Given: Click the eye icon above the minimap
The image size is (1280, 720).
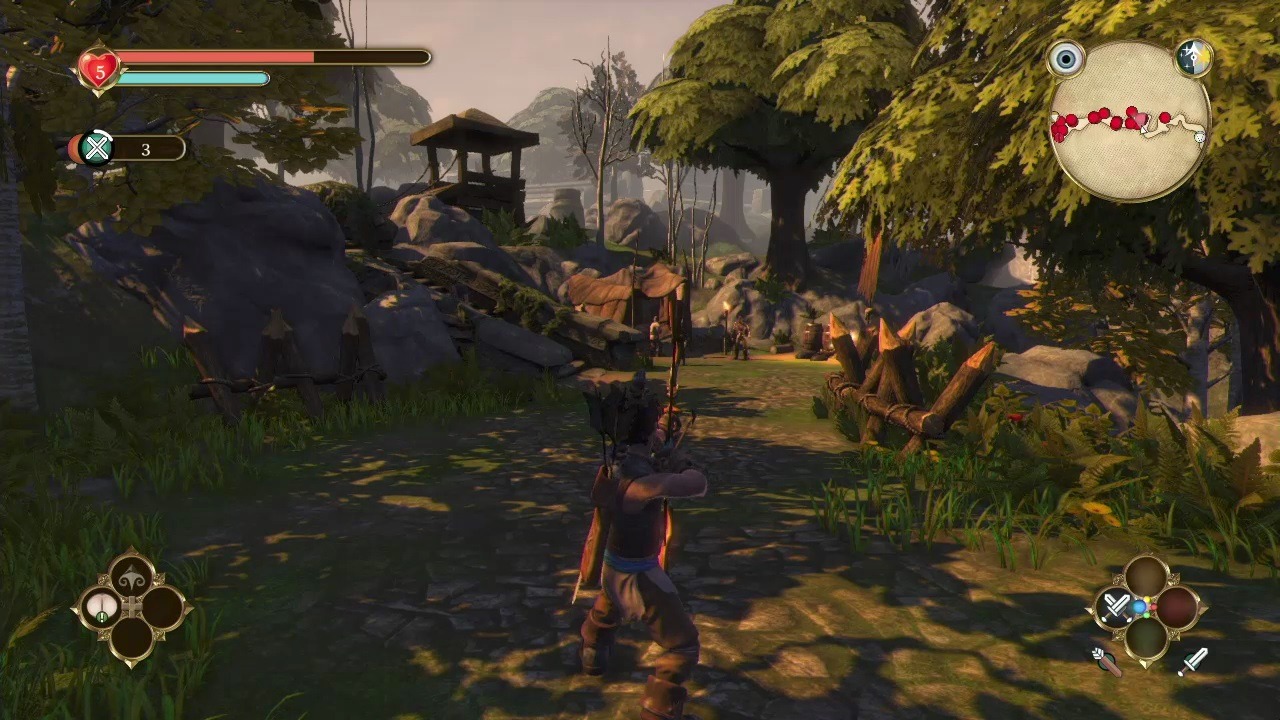Looking at the screenshot, I should tap(1066, 59).
